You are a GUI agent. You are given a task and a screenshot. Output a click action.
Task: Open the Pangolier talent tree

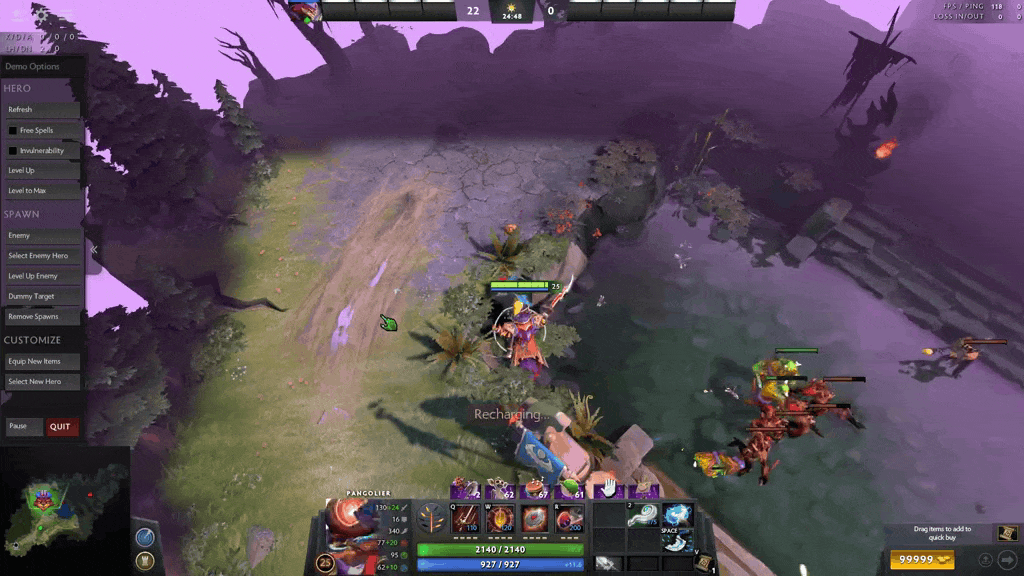click(432, 519)
